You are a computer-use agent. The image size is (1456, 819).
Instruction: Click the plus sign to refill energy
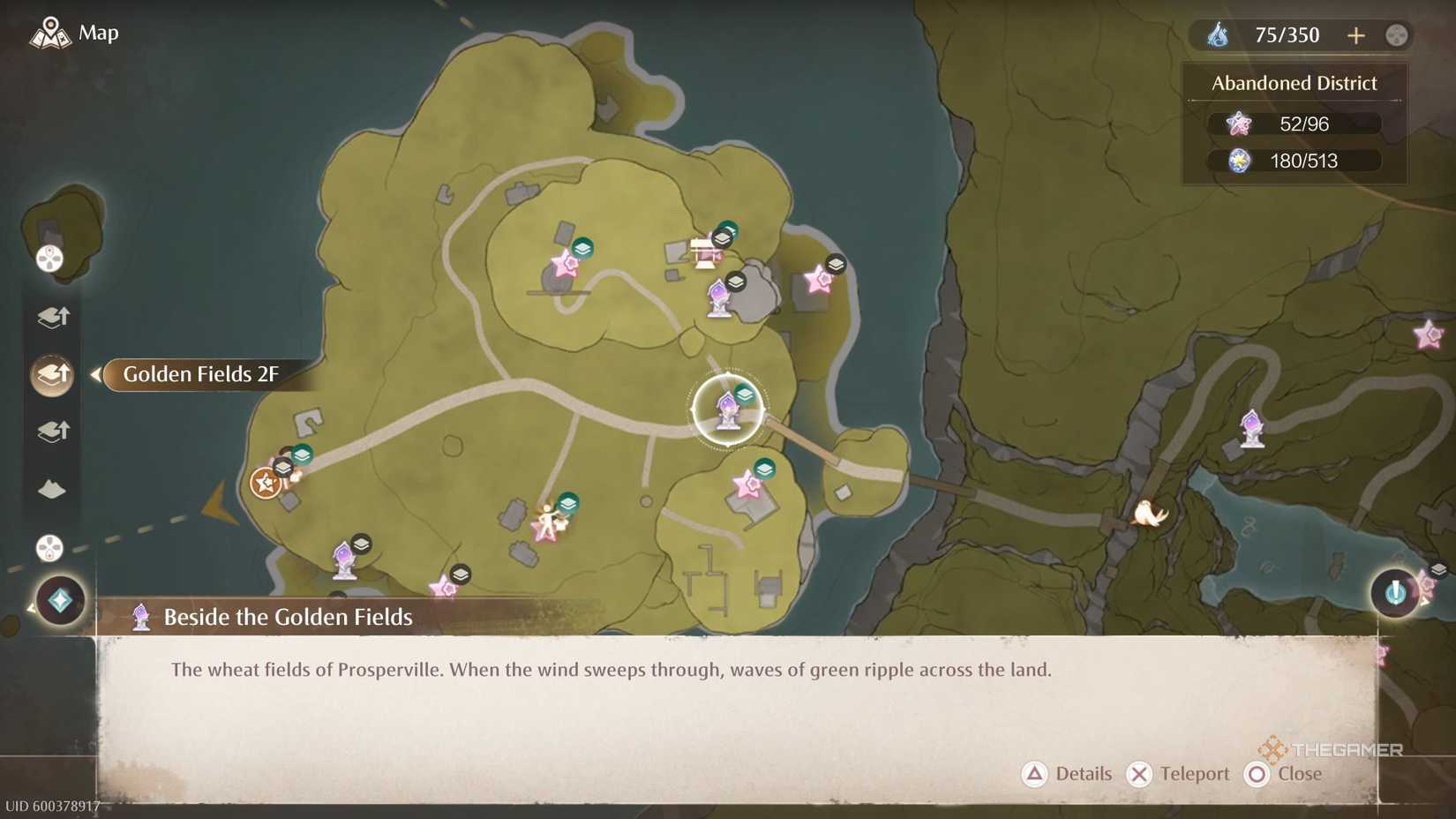pos(1356,35)
